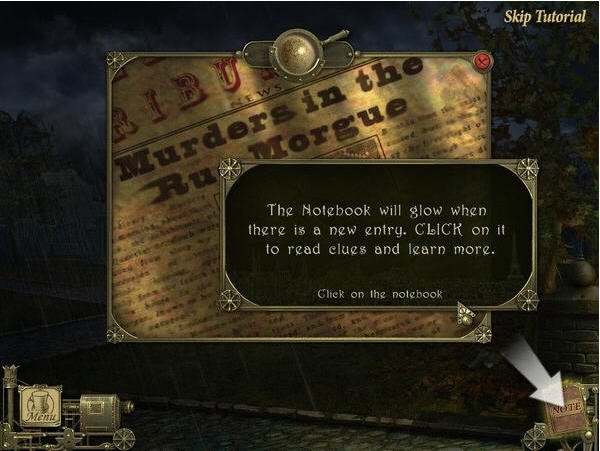Skip the tutorial
Screen dimensions: 600x451
pyautogui.click(x=545, y=17)
